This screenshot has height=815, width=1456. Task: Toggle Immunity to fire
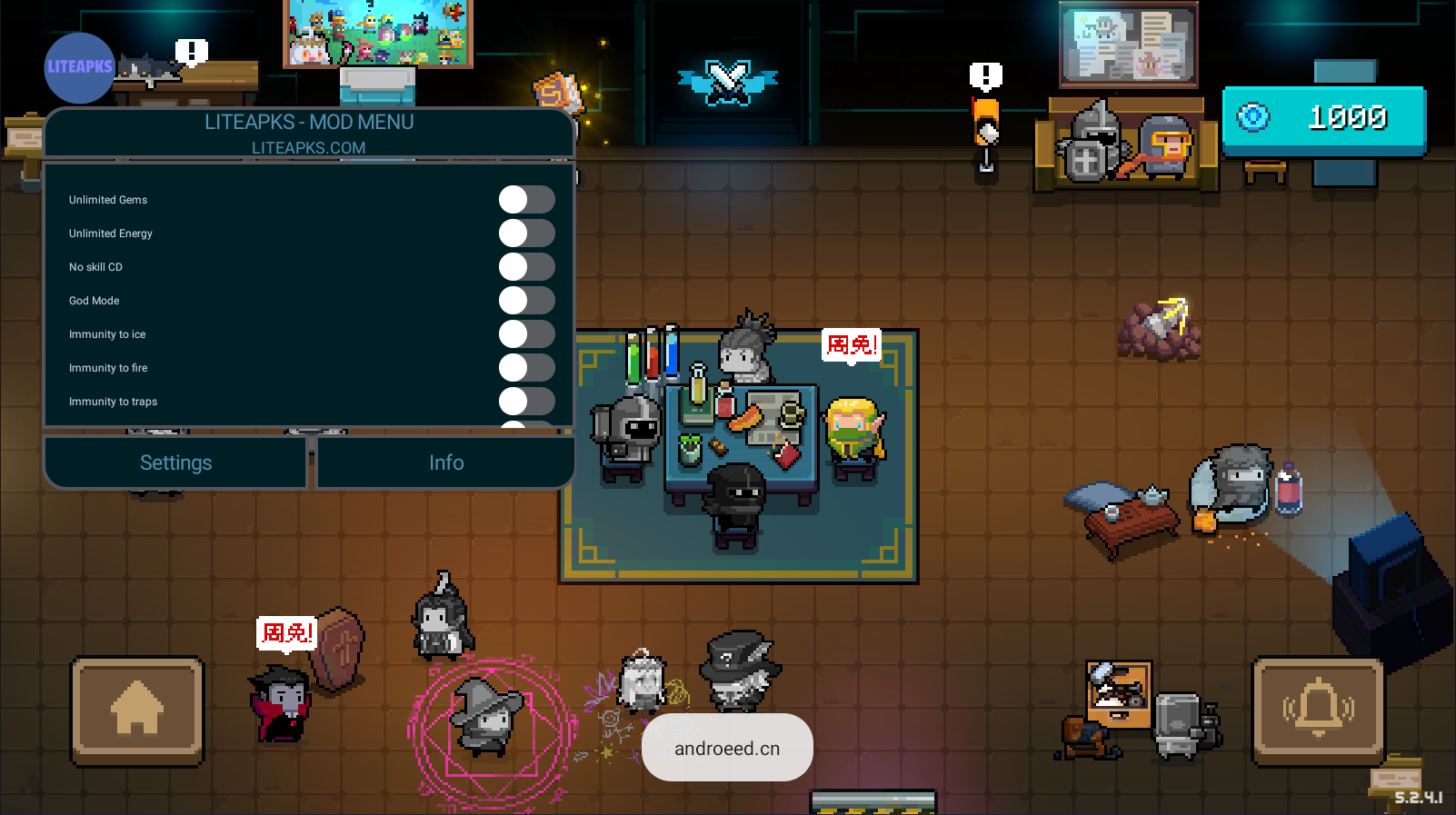click(x=526, y=368)
